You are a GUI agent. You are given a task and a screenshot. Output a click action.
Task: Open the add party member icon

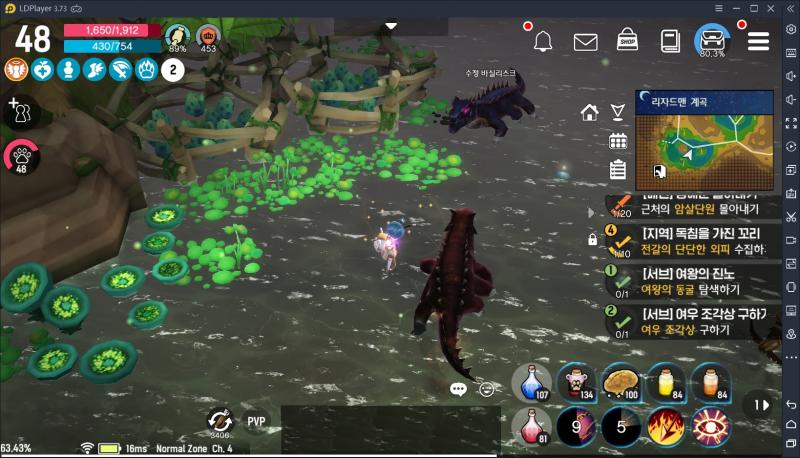(x=17, y=109)
